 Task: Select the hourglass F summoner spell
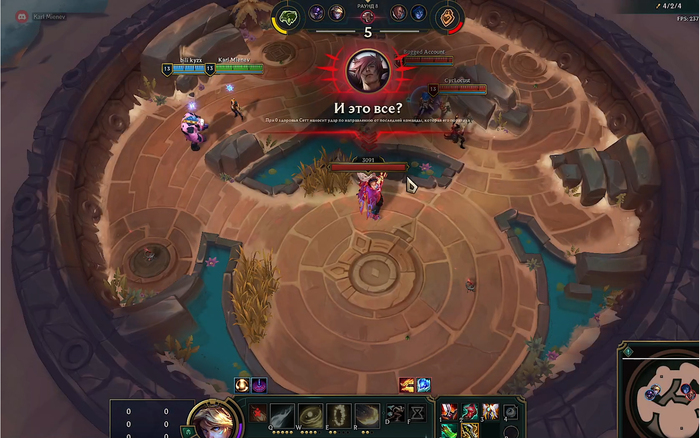click(x=417, y=413)
